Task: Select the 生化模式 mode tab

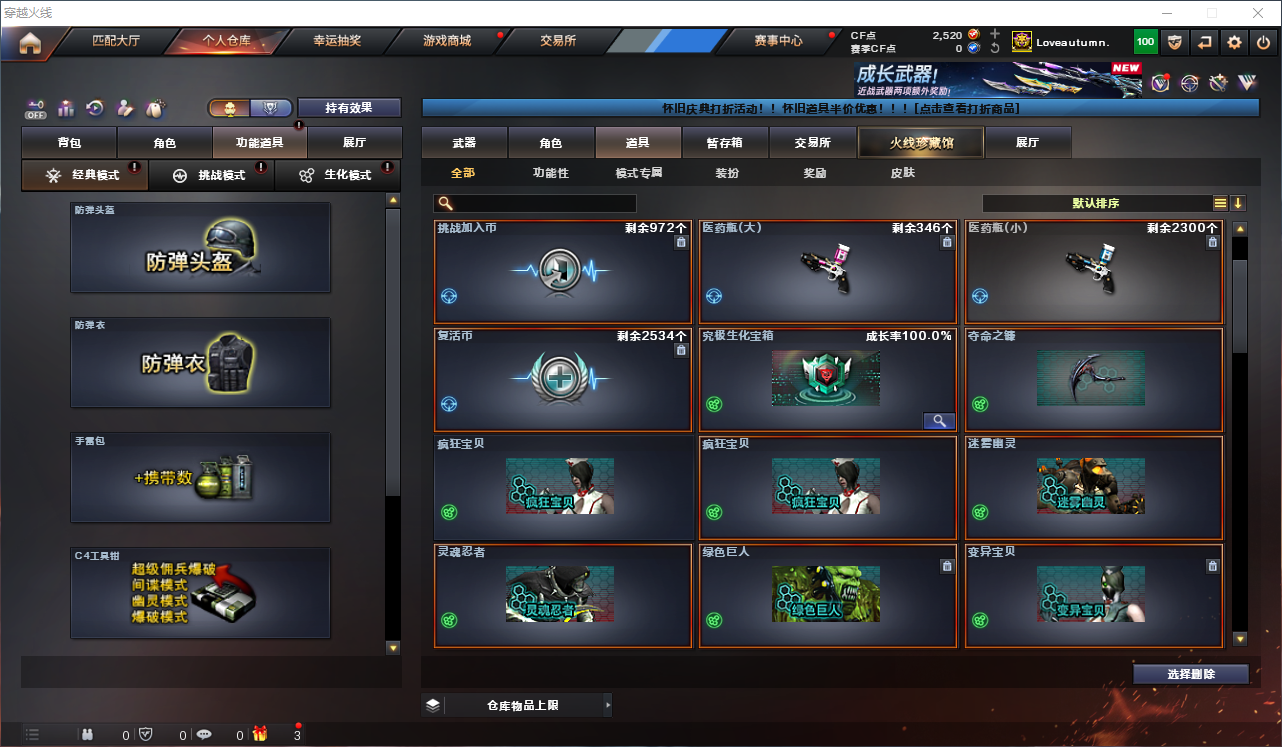Action: [338, 175]
